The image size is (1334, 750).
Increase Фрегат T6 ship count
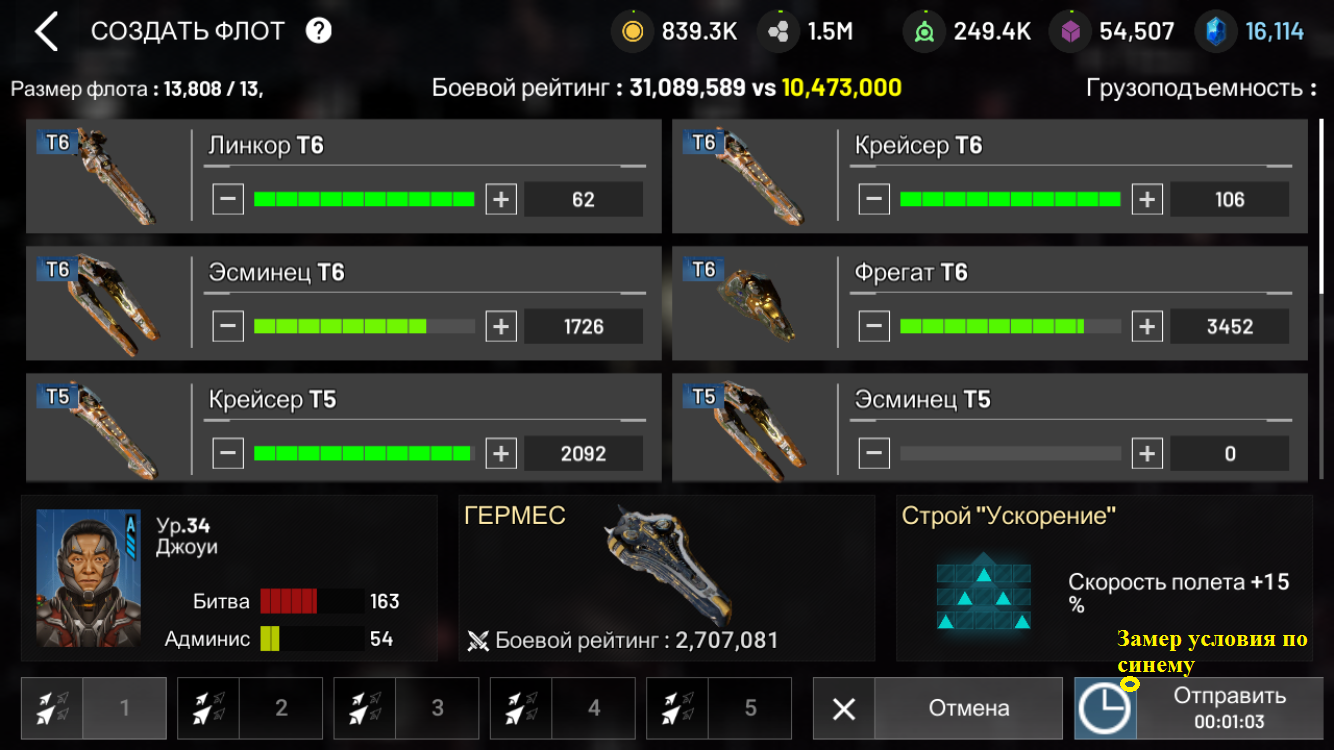click(1147, 326)
